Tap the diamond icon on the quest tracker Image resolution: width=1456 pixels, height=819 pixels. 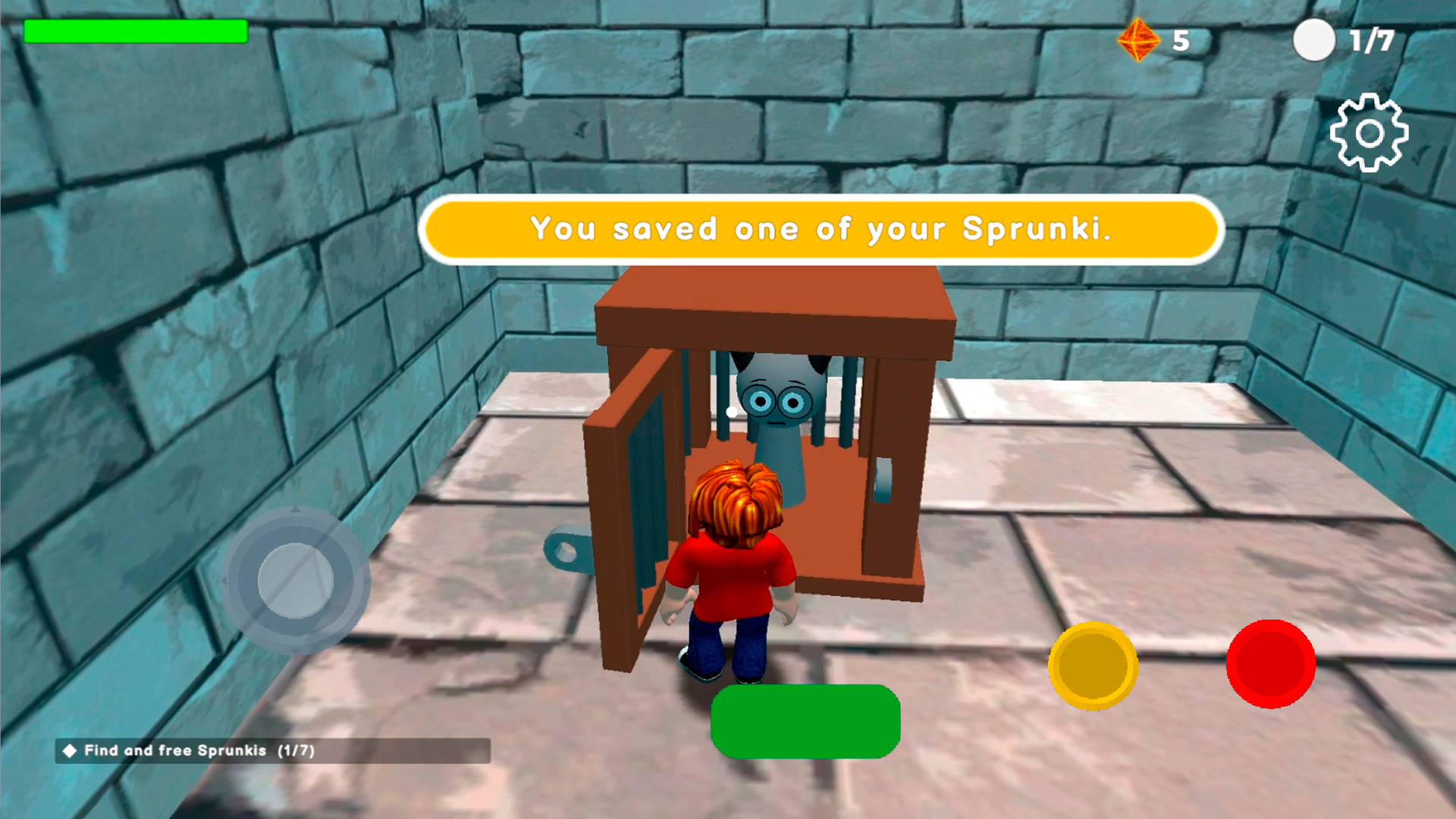click(x=69, y=752)
